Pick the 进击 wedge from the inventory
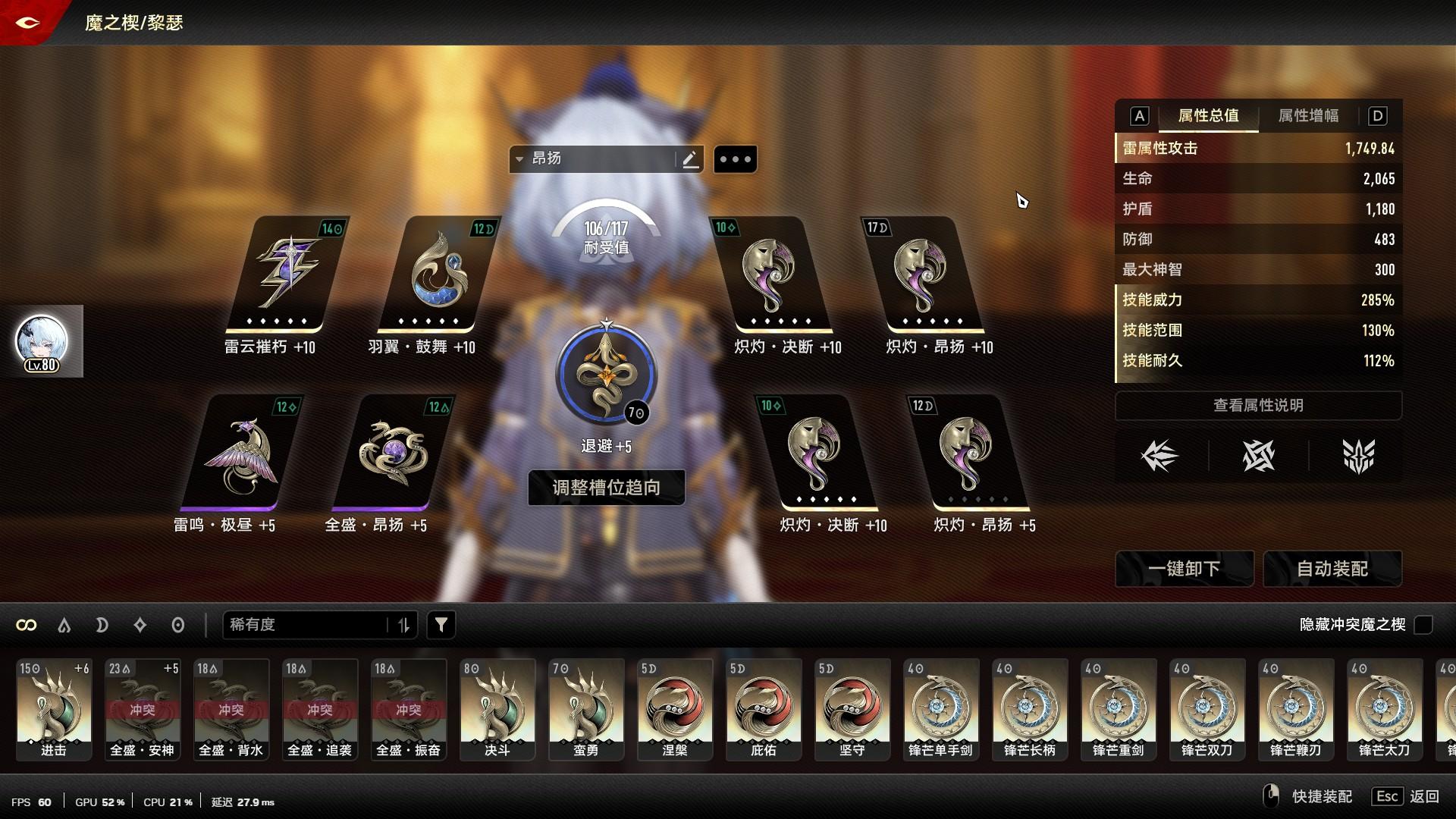Screen dimensions: 1456x819 point(54,709)
